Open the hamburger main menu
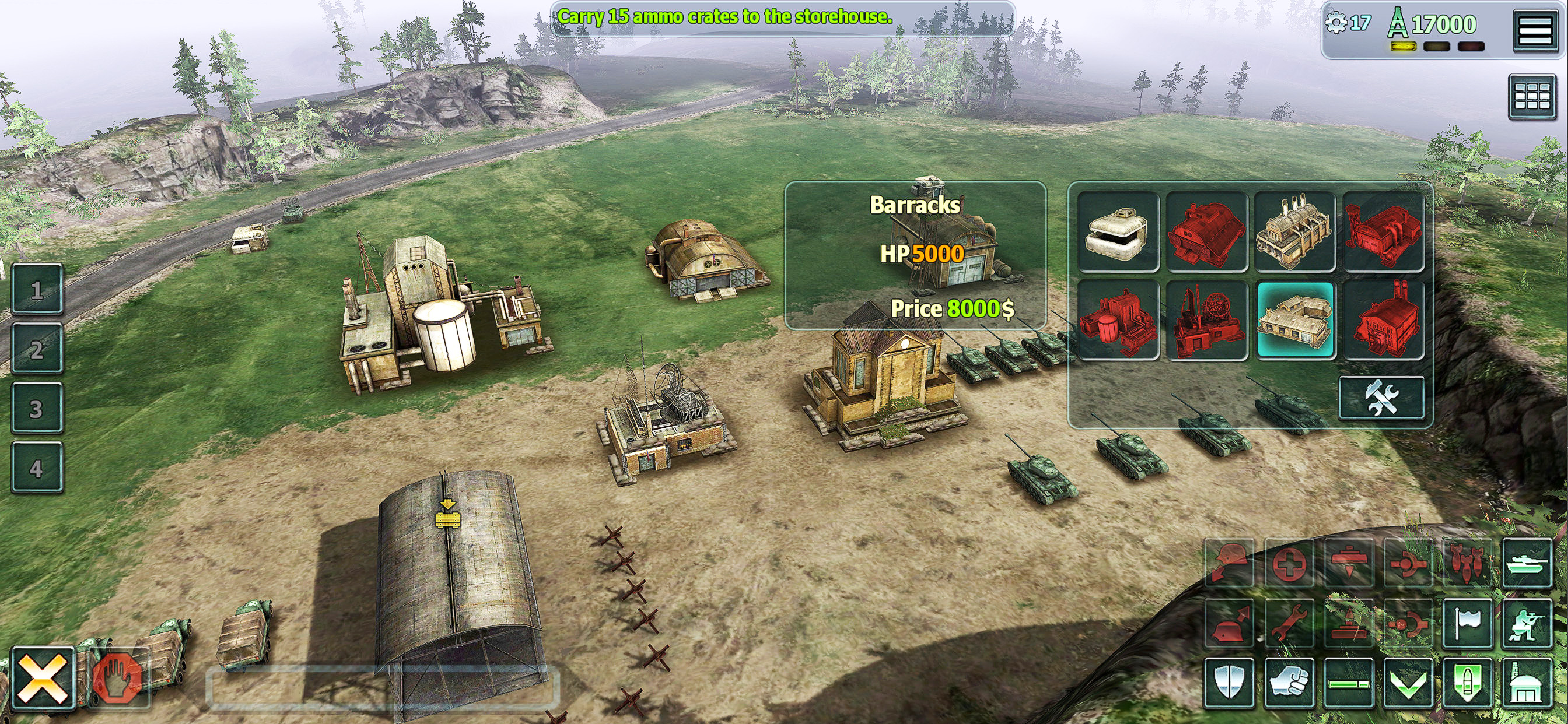Screen dimensions: 1568x724 pyautogui.click(x=1535, y=30)
